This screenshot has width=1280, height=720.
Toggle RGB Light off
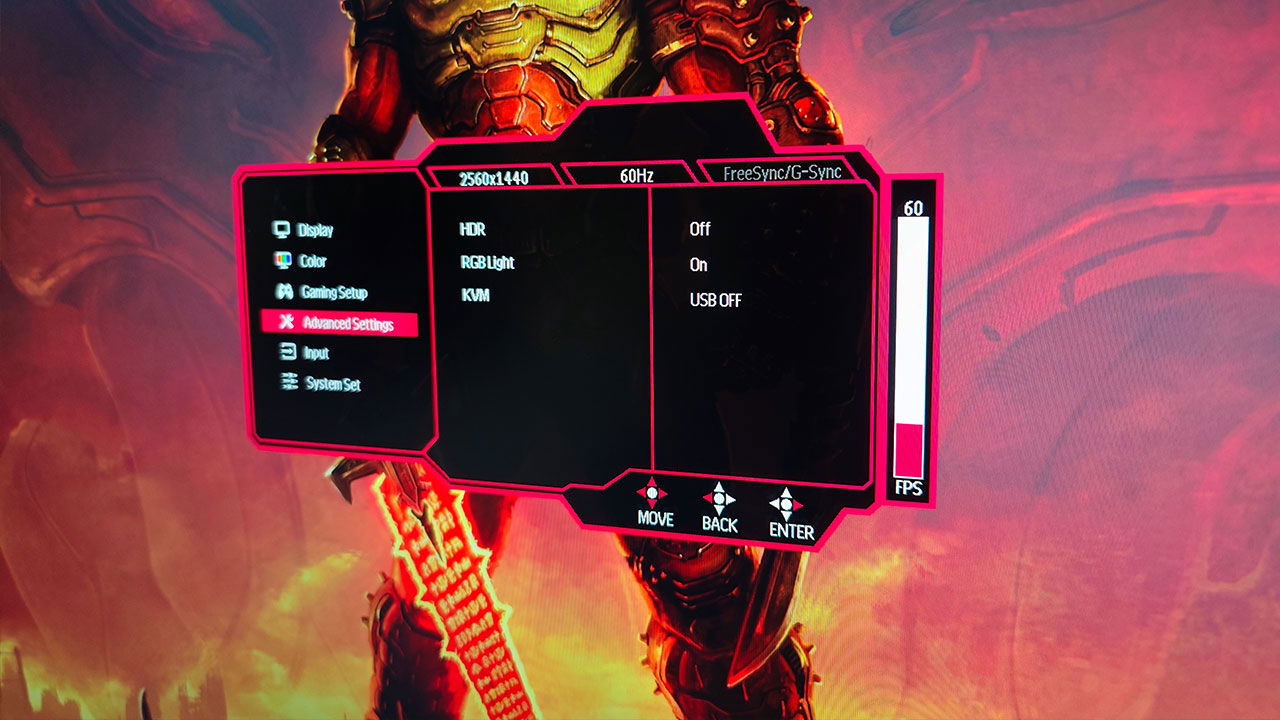(697, 264)
